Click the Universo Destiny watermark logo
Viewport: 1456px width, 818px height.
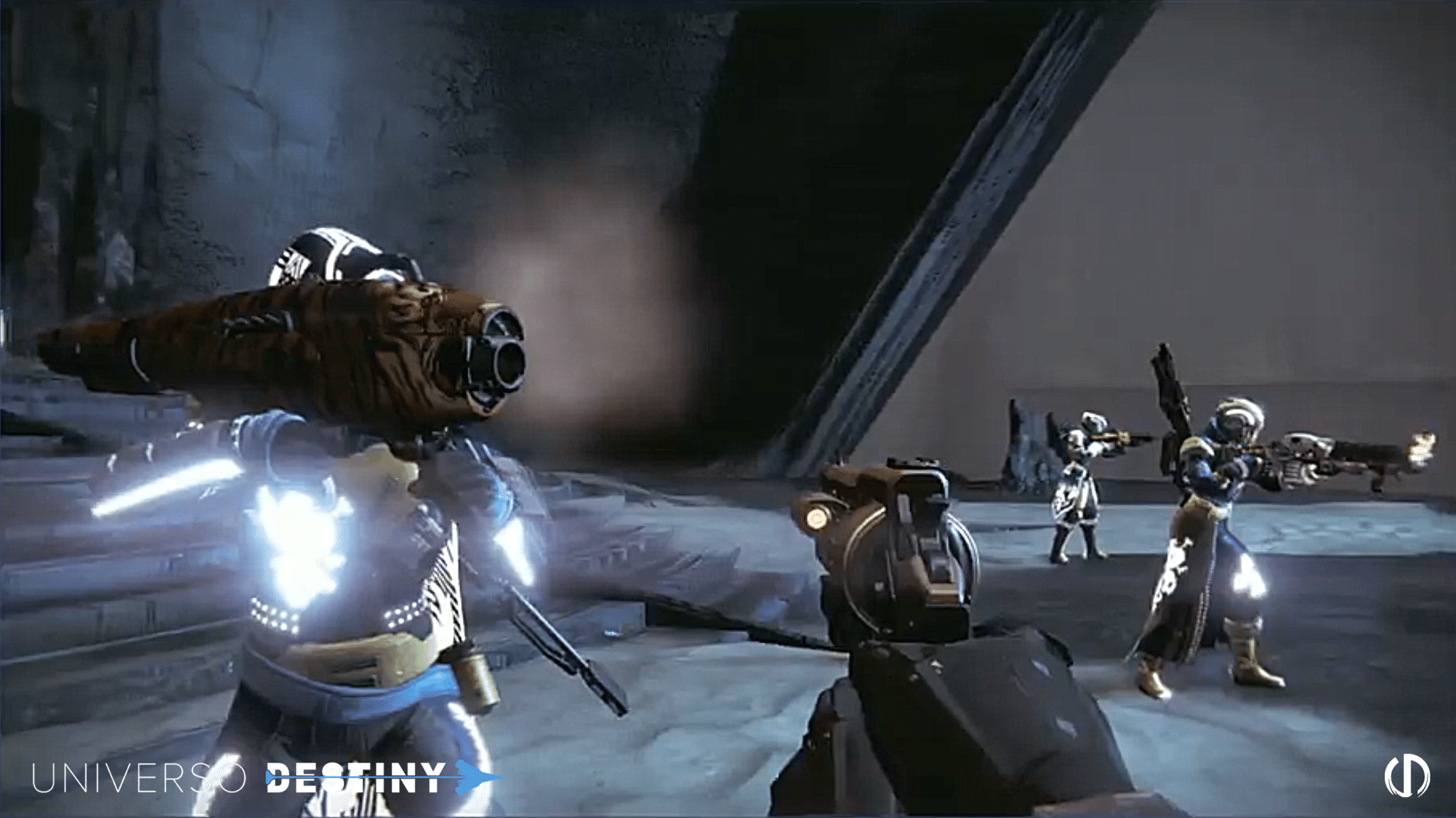[263, 778]
